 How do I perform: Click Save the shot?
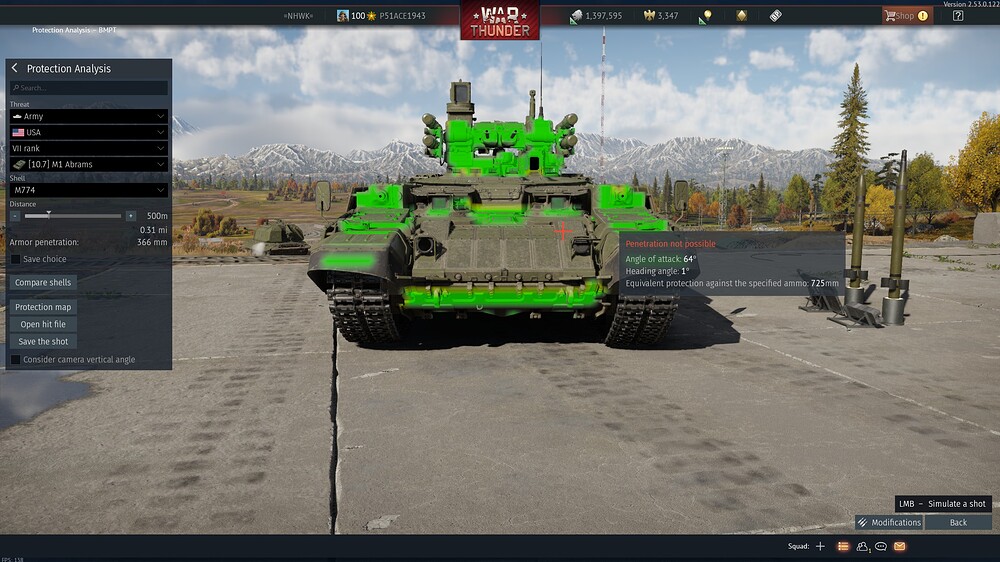pos(43,341)
